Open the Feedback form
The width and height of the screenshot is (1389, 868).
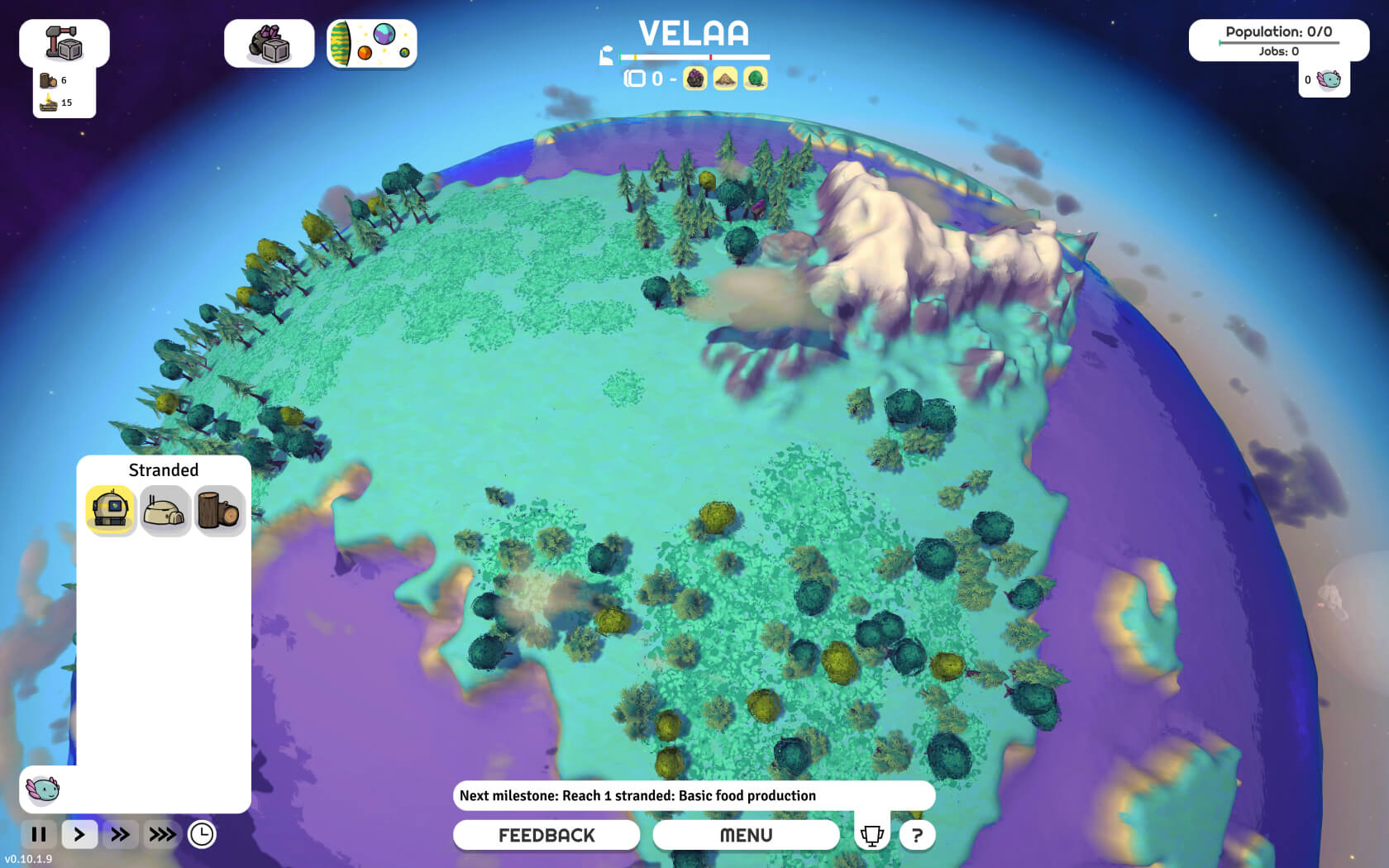point(546,835)
